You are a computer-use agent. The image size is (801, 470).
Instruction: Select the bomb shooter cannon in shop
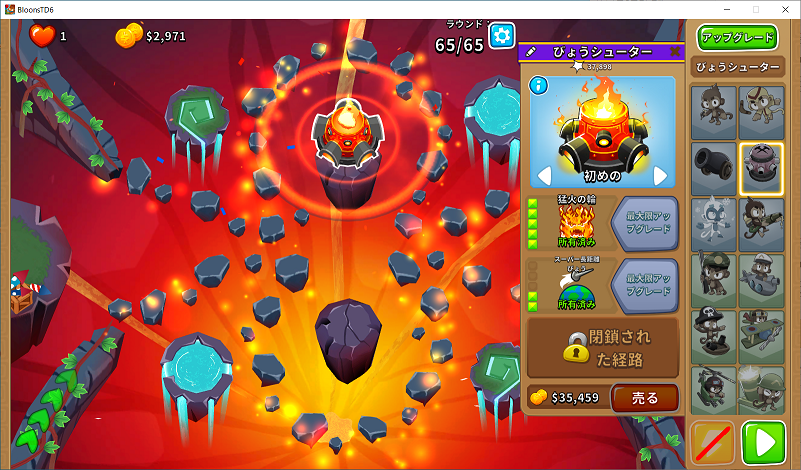coord(712,168)
